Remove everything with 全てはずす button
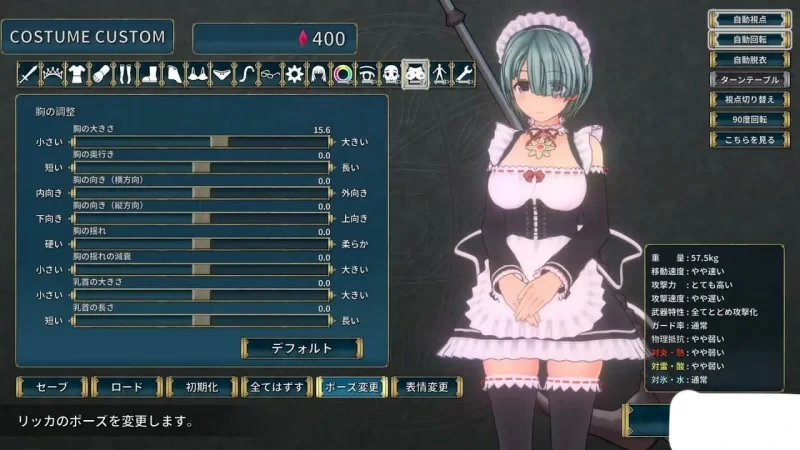800x450 pixels. click(x=274, y=387)
